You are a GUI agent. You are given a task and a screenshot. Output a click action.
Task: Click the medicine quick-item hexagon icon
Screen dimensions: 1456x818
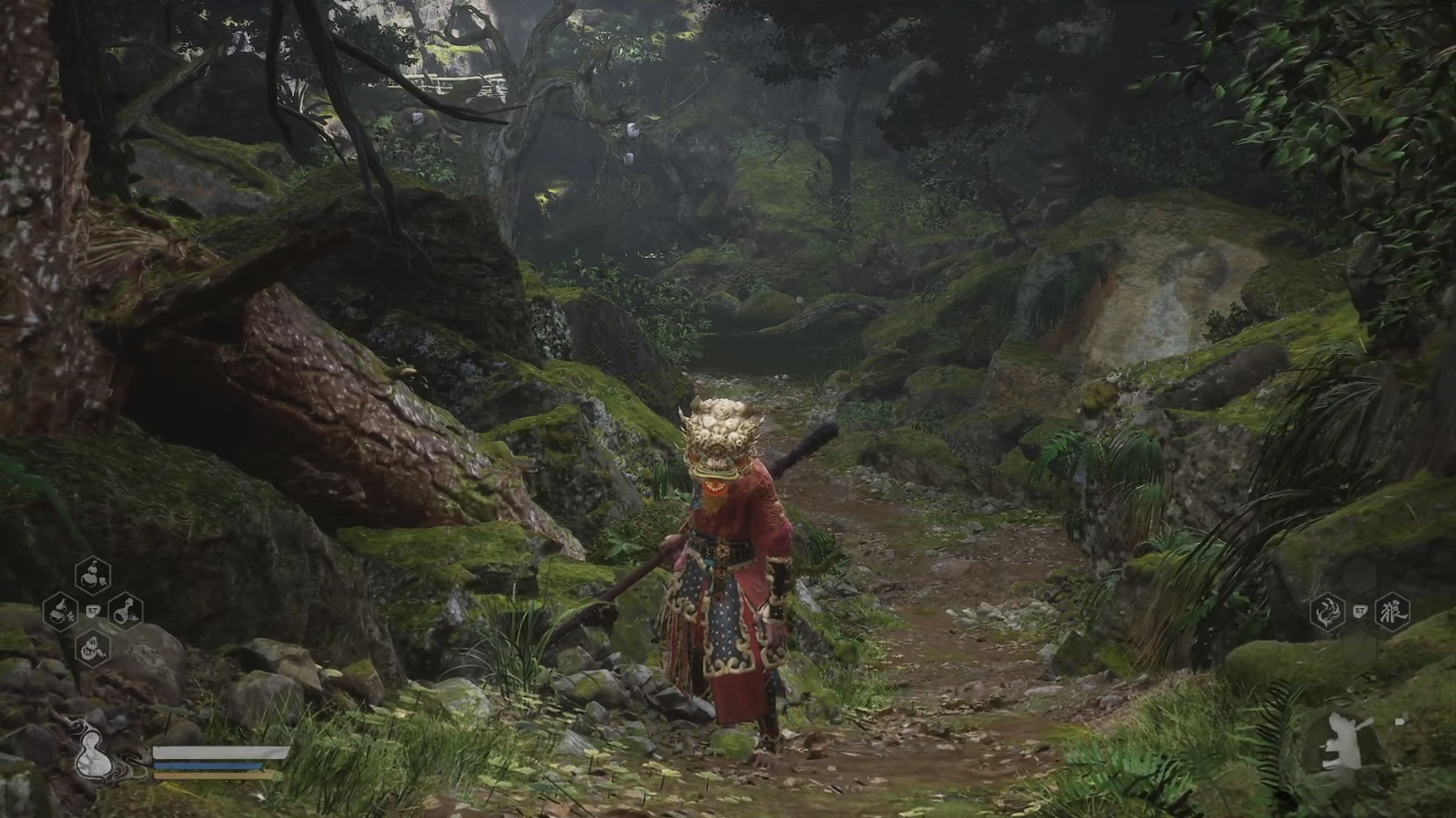coord(59,612)
